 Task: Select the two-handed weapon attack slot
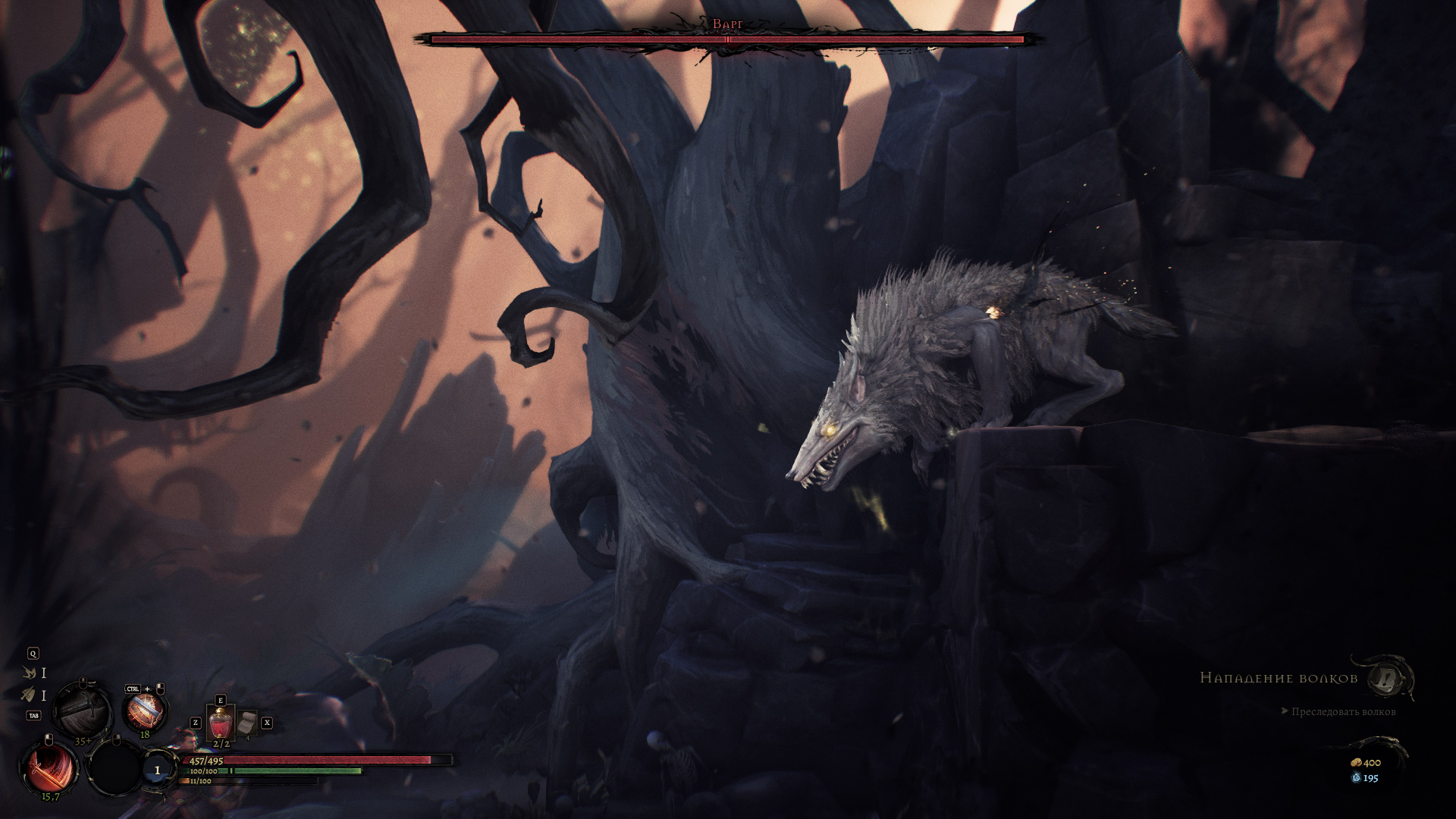(x=80, y=711)
